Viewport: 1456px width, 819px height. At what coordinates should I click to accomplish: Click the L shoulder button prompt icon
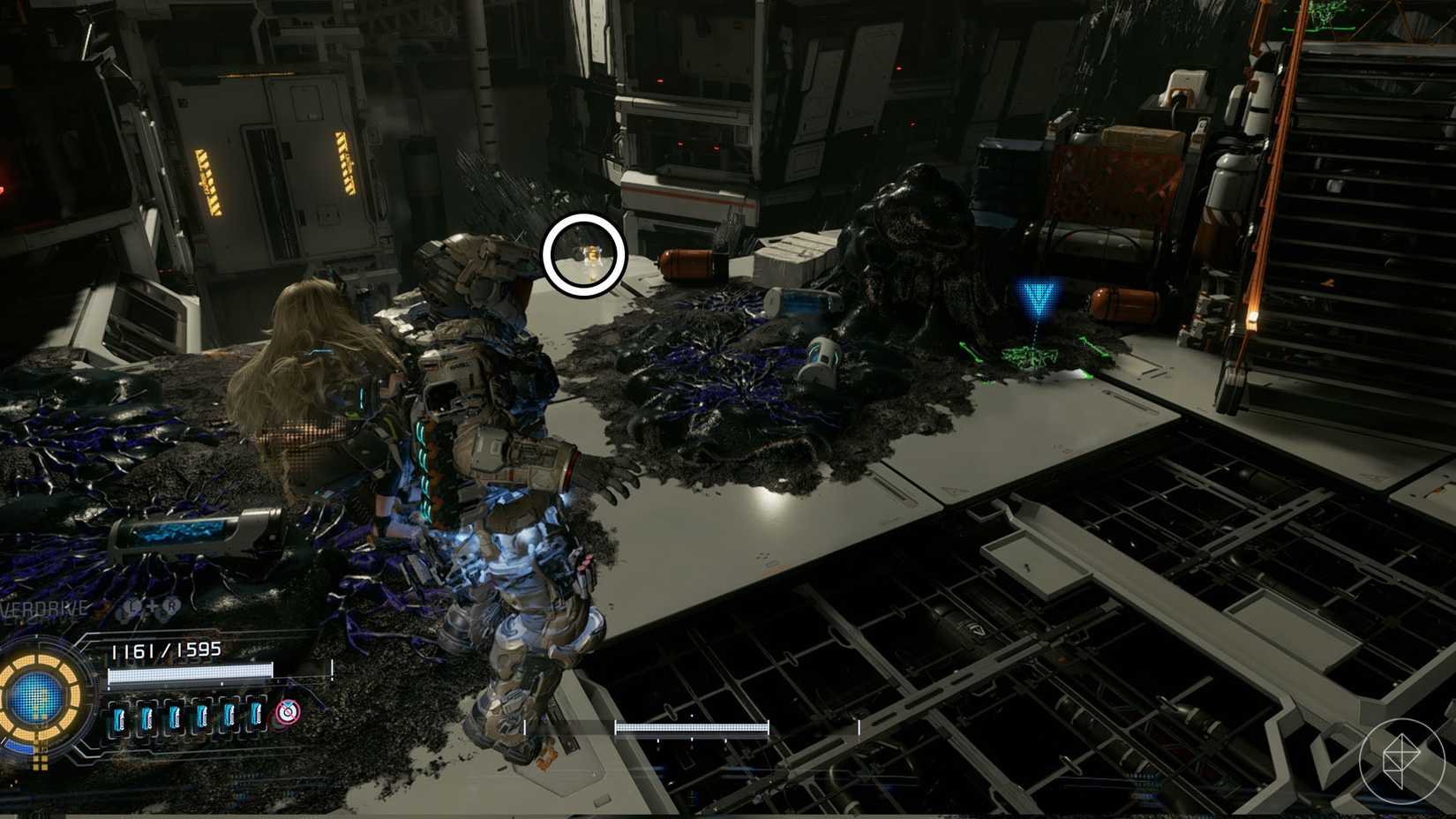(131, 607)
